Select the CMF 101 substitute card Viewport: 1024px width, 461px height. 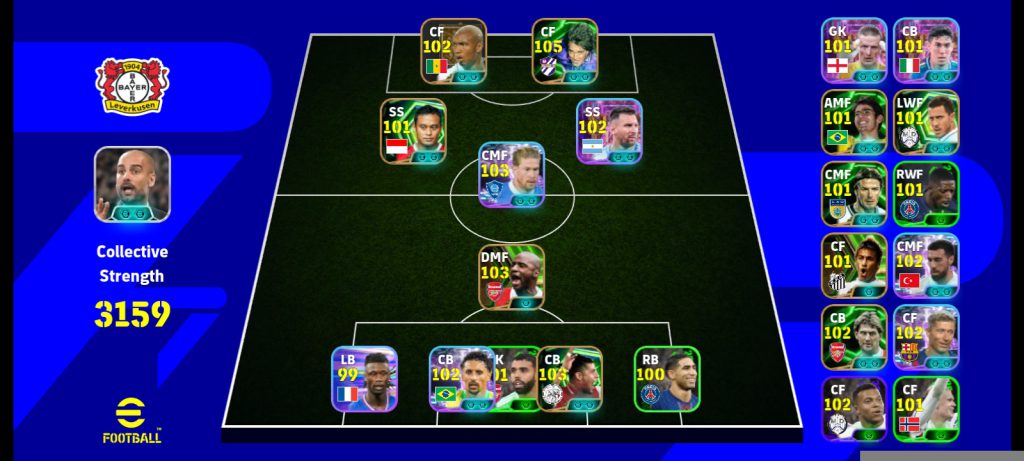tap(854, 194)
